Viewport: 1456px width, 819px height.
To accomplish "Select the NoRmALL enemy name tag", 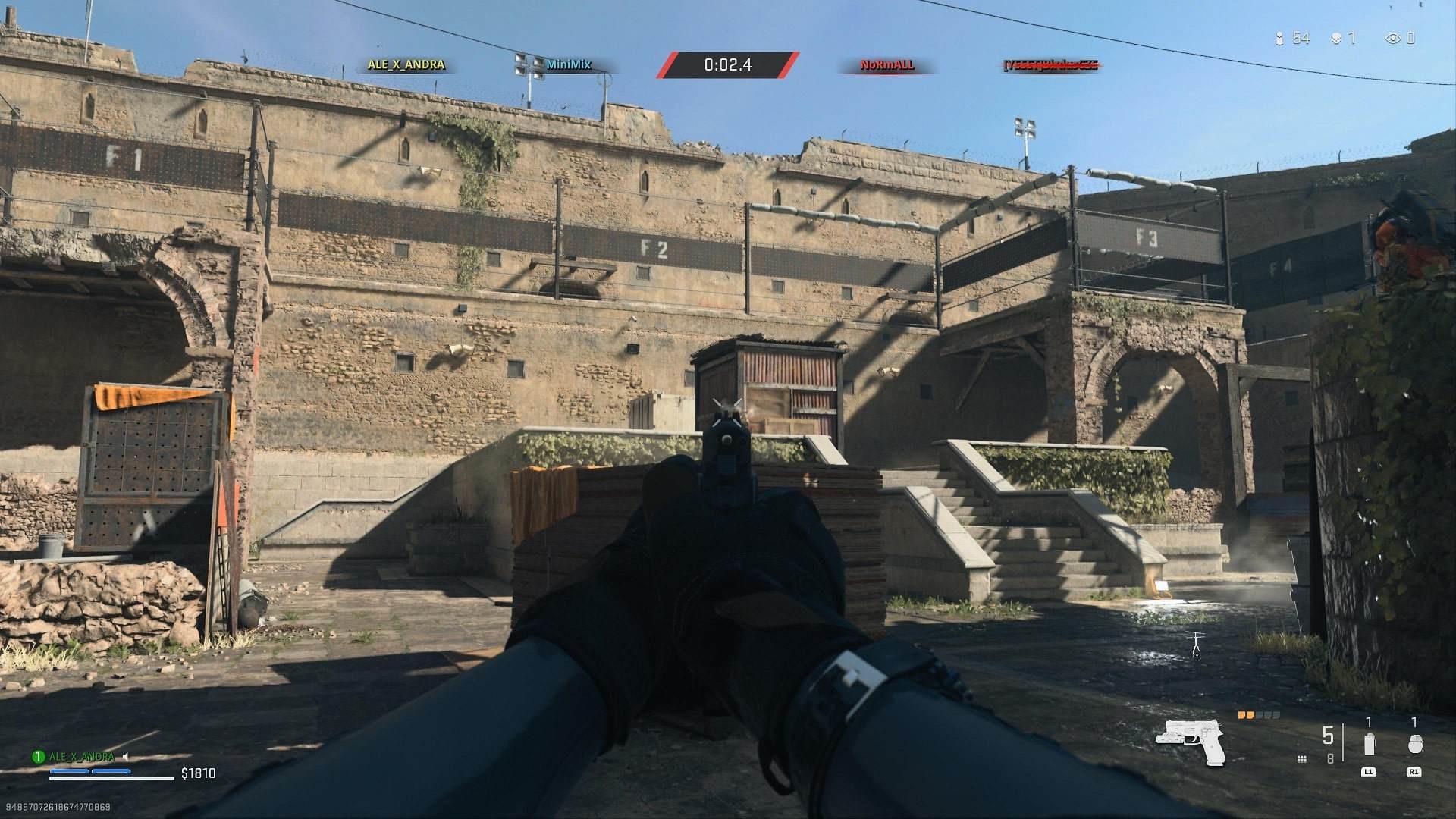I will click(x=886, y=64).
